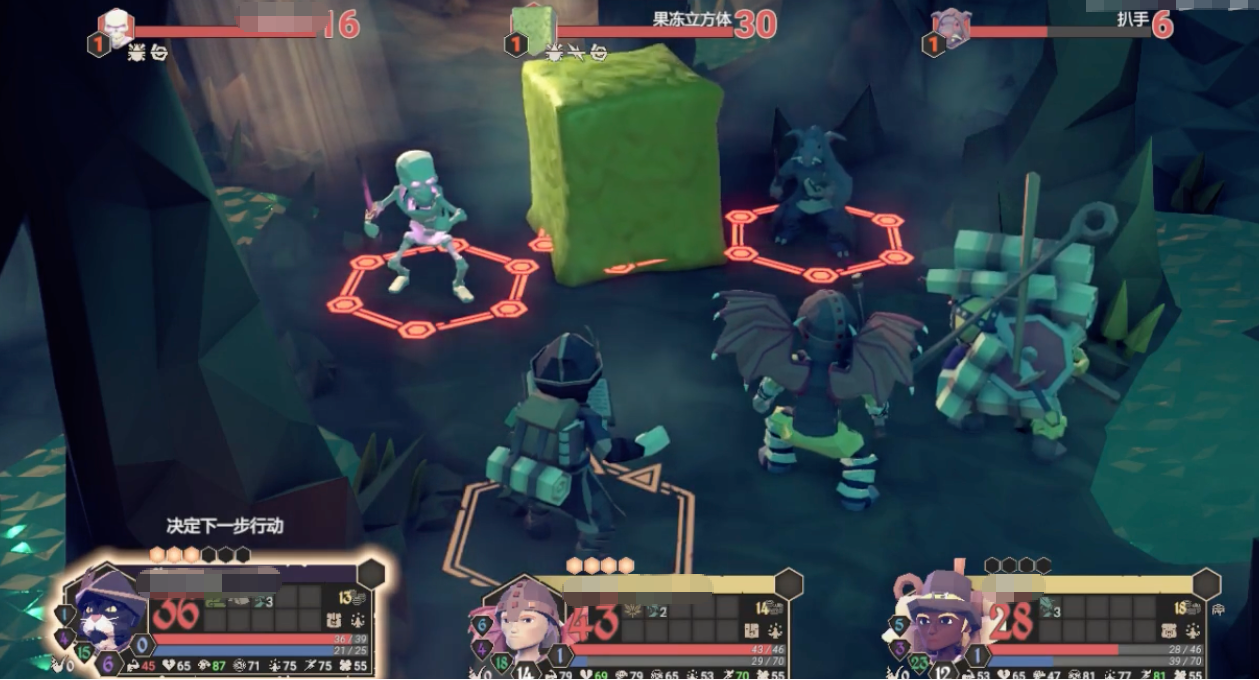1260x680 pixels.
Task: Open the purple-hat hero's backpack icon
Action: click(1169, 630)
